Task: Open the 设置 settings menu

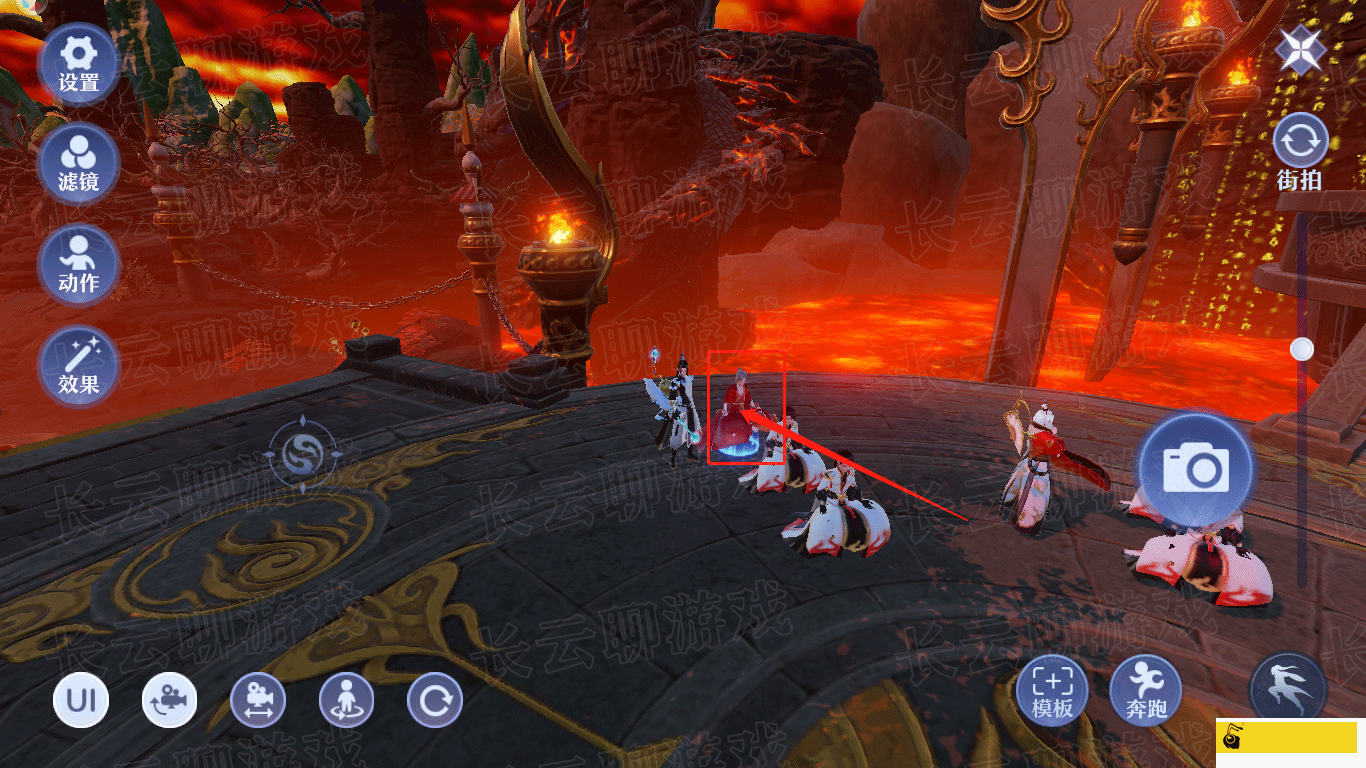Action: pos(78,63)
